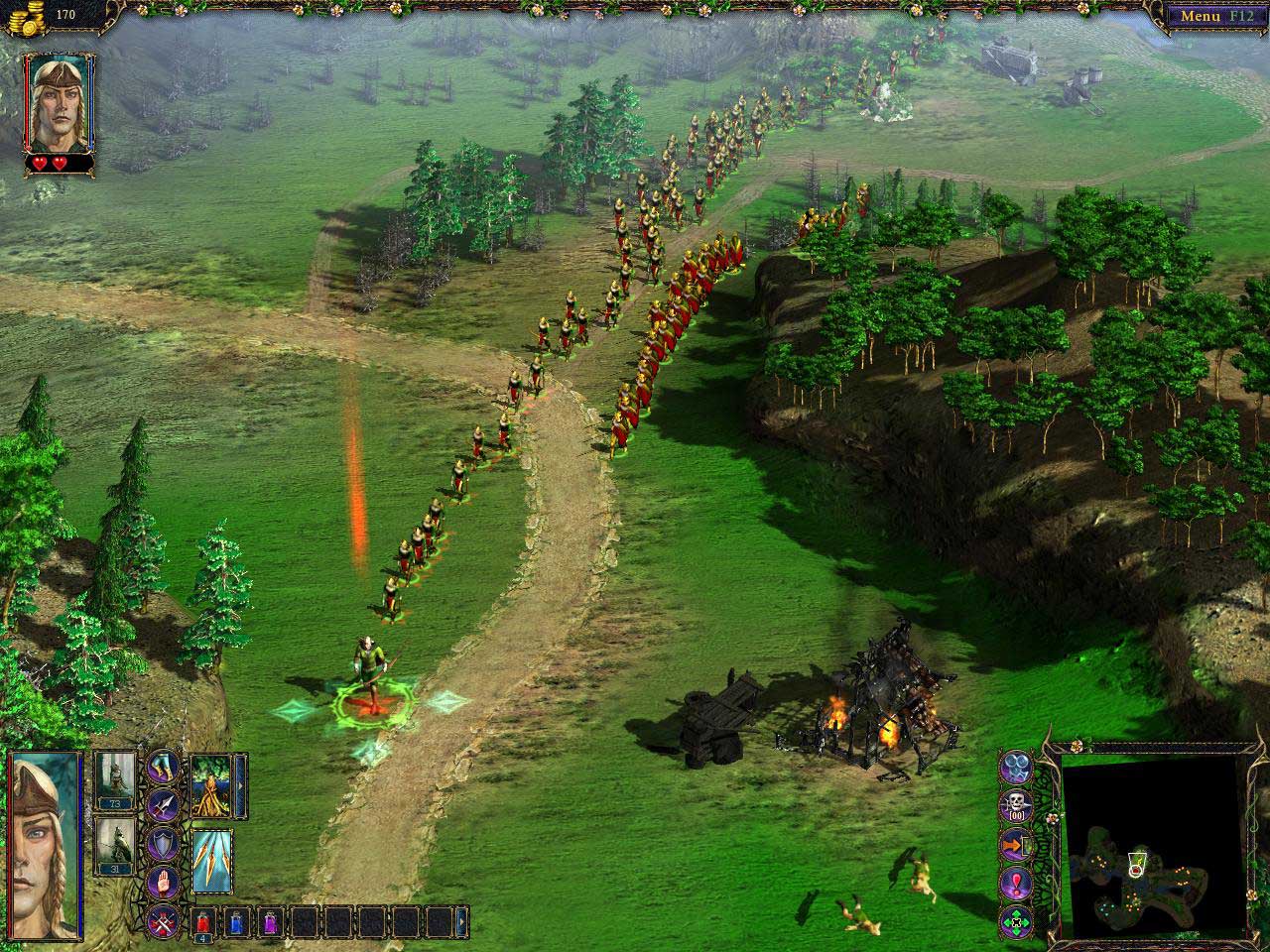
Task: Activate the spearhead attack command
Action: click(x=164, y=805)
